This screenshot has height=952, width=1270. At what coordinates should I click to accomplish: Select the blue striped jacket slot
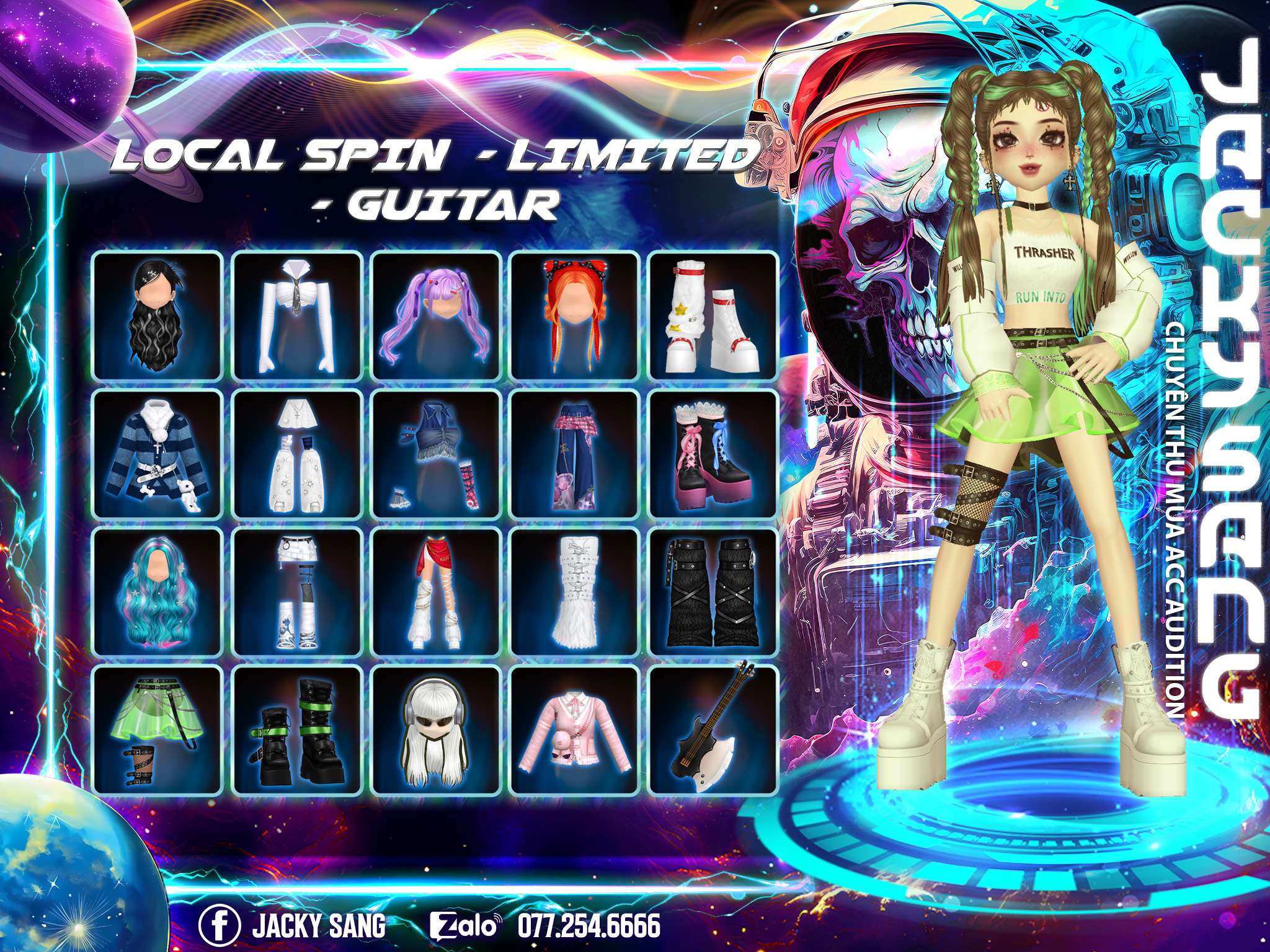[x=158, y=454]
